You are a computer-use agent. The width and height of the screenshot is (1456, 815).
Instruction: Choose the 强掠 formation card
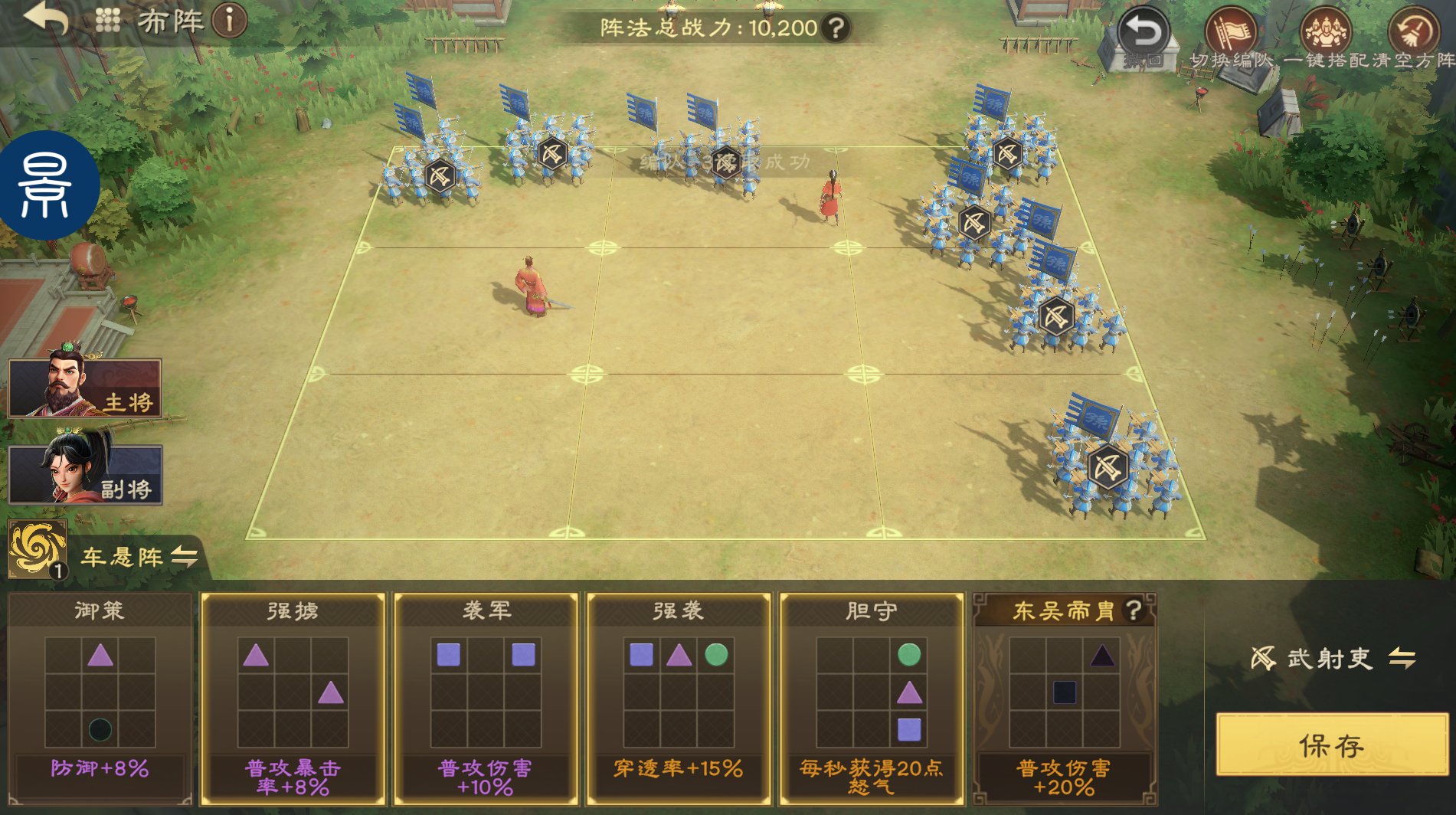tap(293, 697)
